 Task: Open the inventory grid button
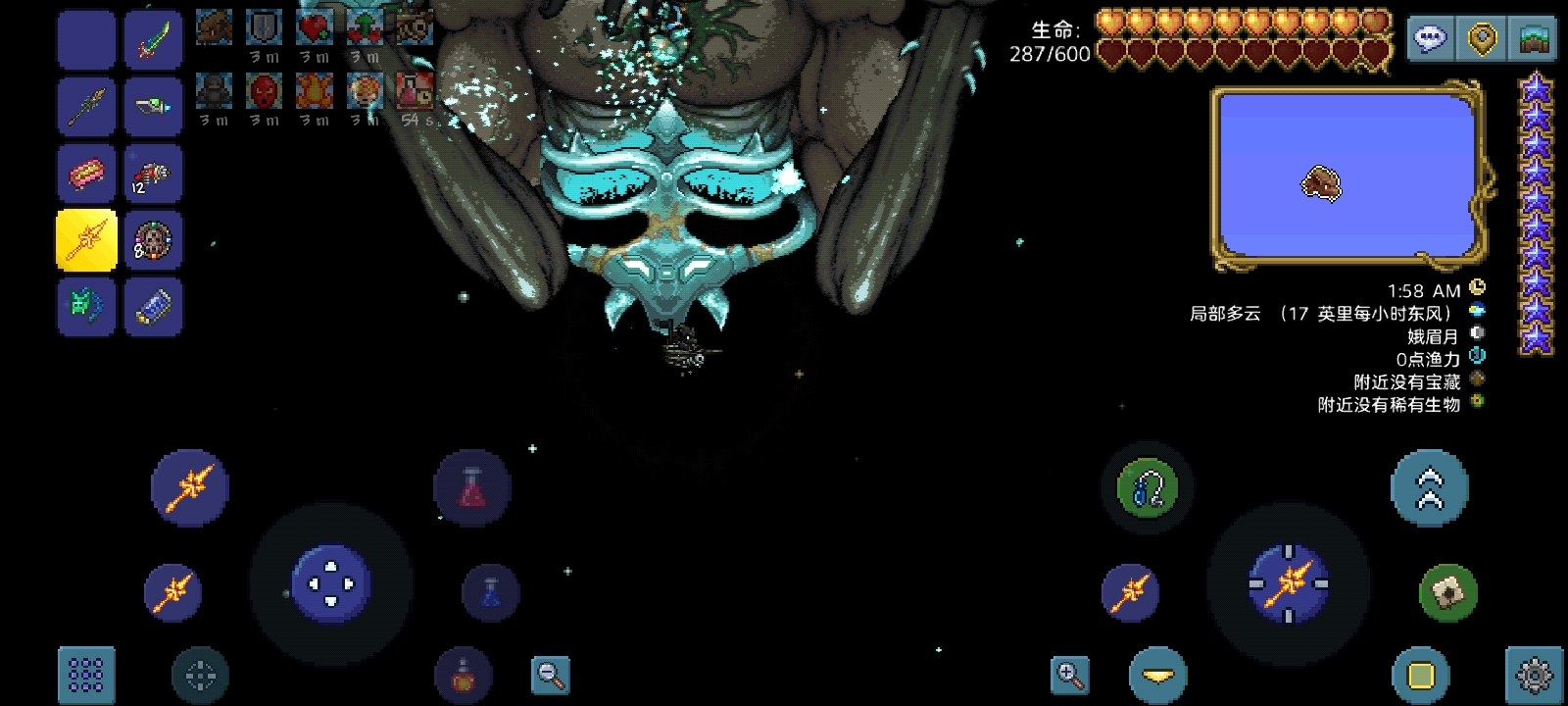point(86,675)
